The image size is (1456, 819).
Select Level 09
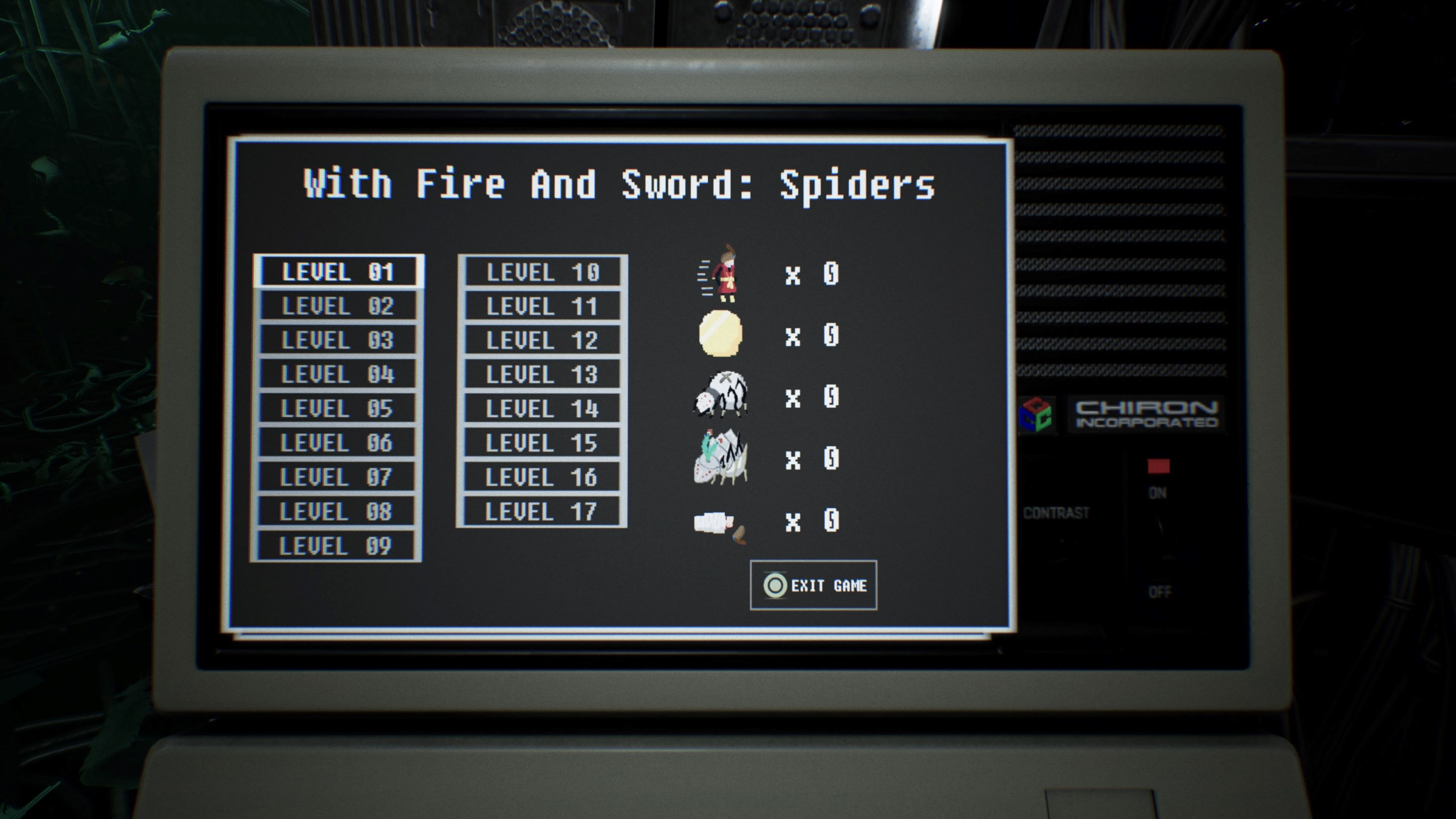tap(336, 546)
